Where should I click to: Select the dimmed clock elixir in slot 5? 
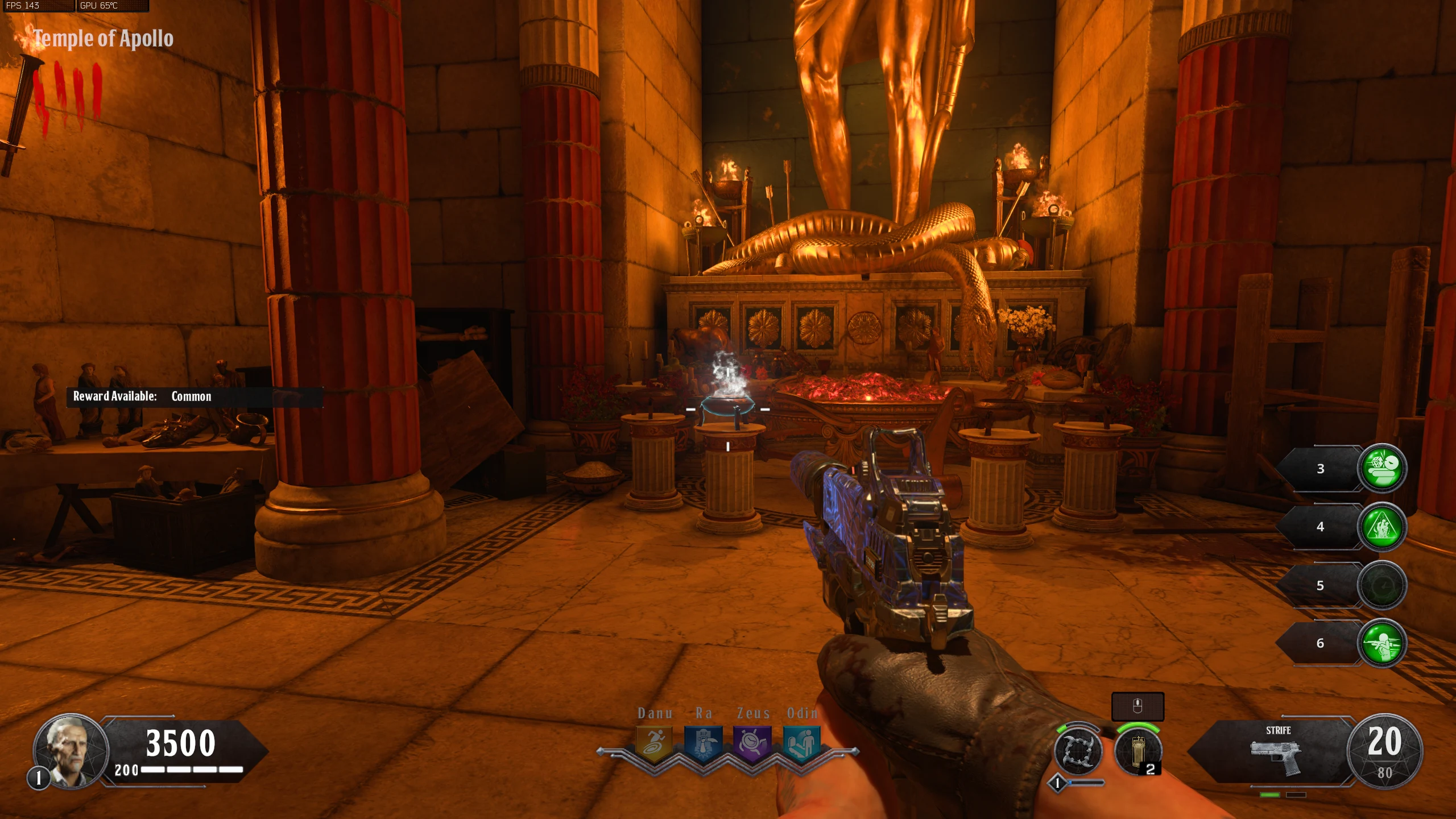[x=1381, y=585]
